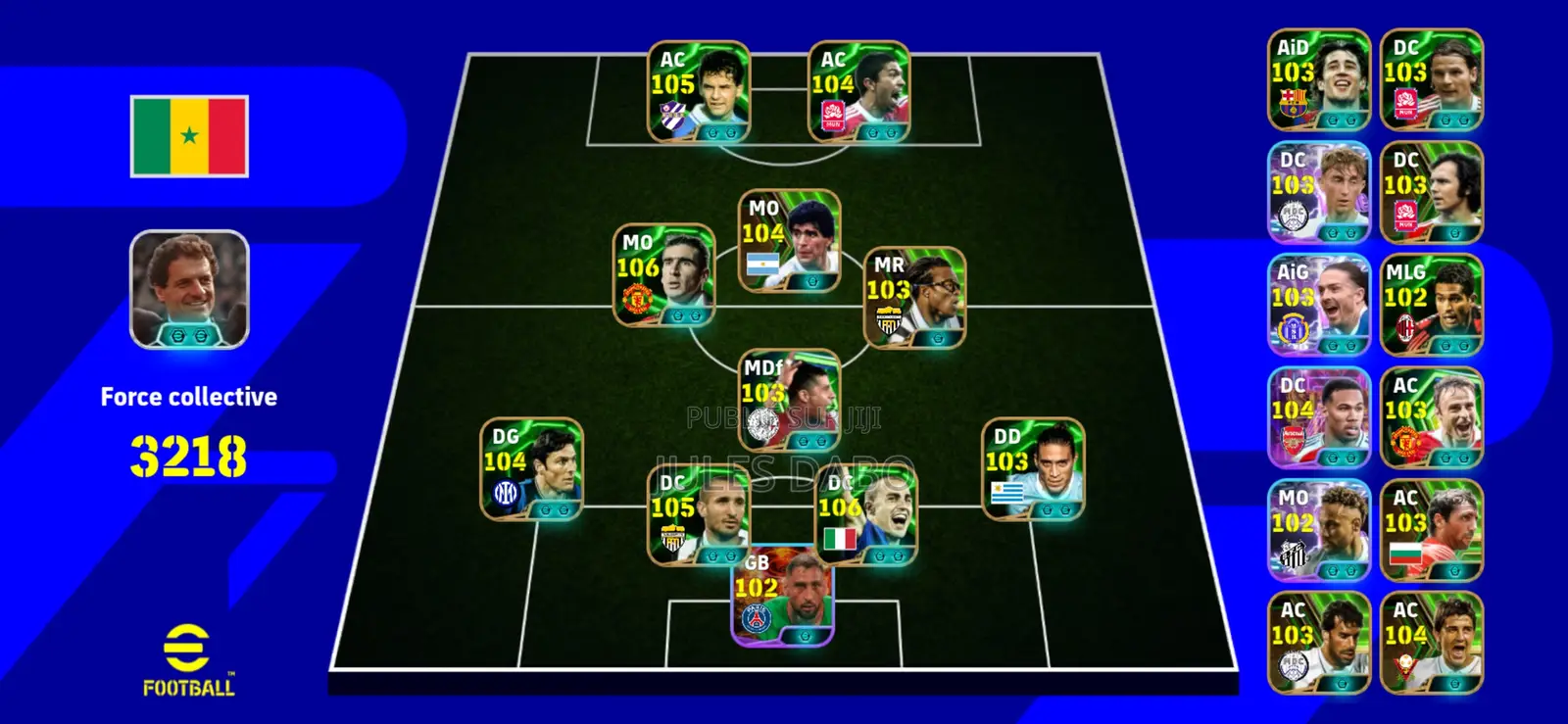Viewport: 1568px width, 724px height.
Task: Select the AiD 103 Barcelona bench card
Action: 1318,78
